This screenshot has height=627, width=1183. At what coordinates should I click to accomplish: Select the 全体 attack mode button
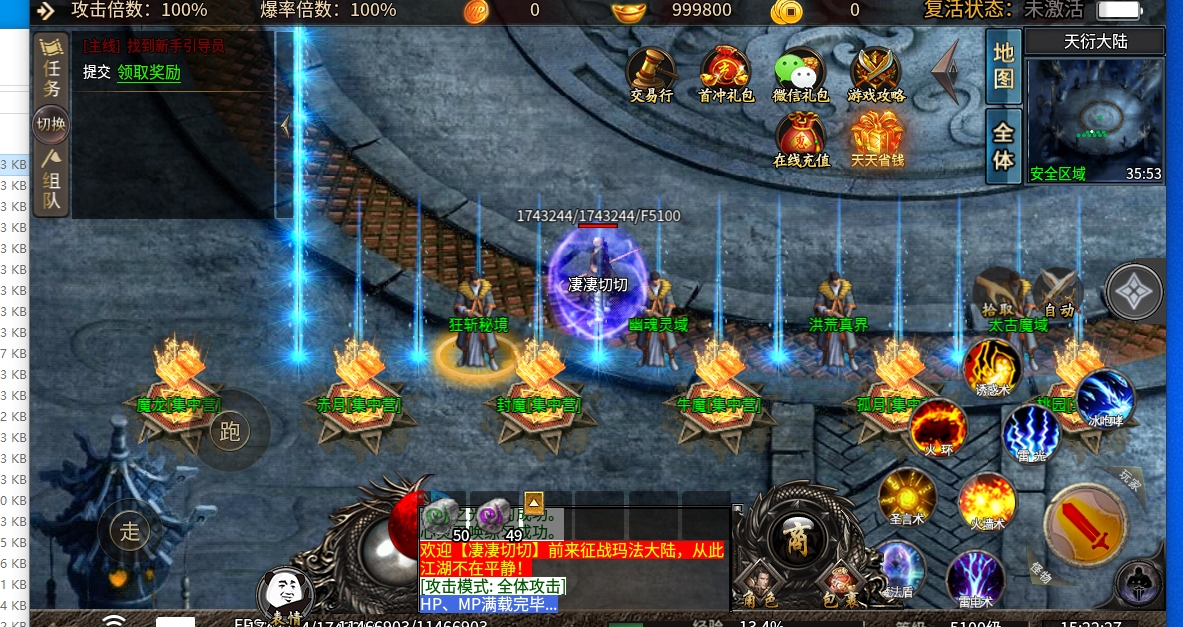pyautogui.click(x=1003, y=146)
